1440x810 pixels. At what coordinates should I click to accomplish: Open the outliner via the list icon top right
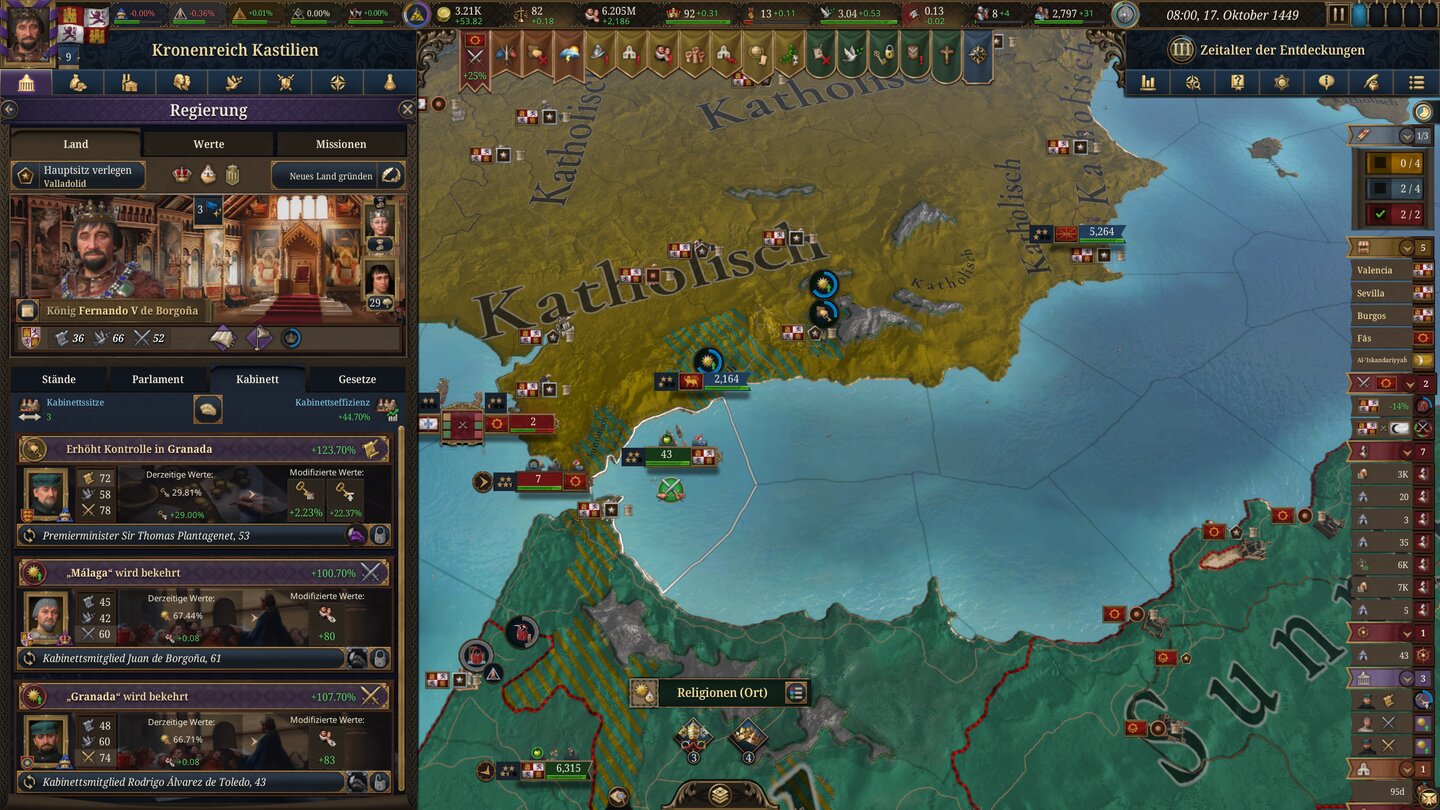pyautogui.click(x=1416, y=83)
